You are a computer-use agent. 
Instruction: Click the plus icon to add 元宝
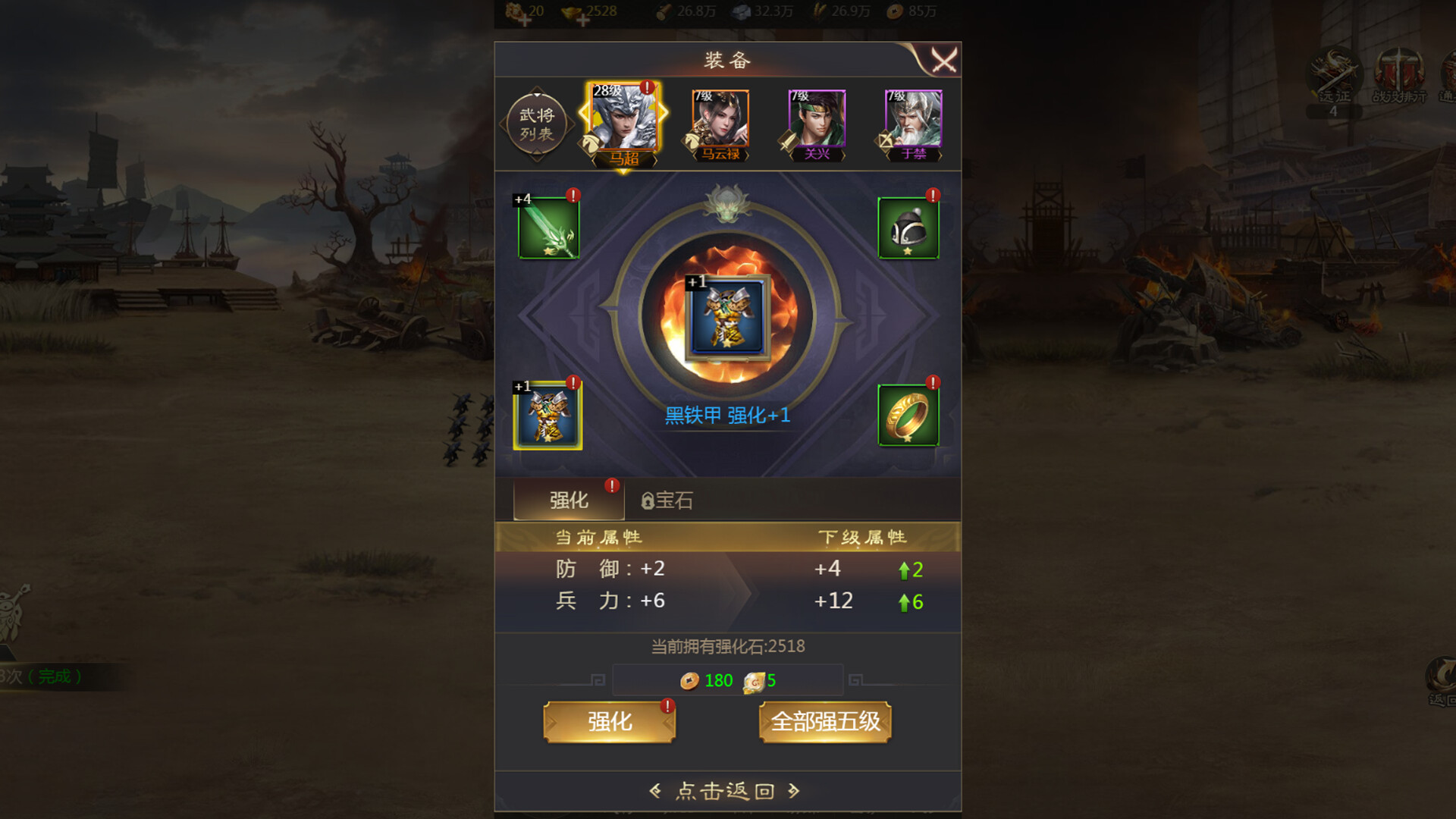point(526,19)
